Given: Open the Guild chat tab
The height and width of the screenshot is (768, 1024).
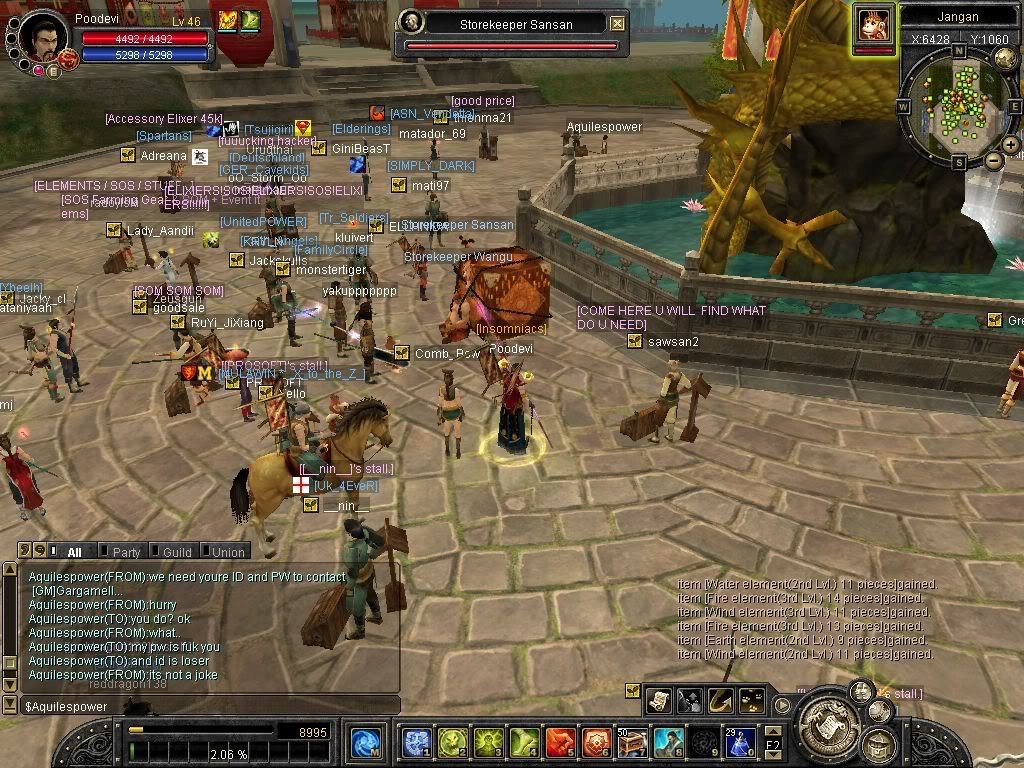Looking at the screenshot, I should [x=176, y=551].
